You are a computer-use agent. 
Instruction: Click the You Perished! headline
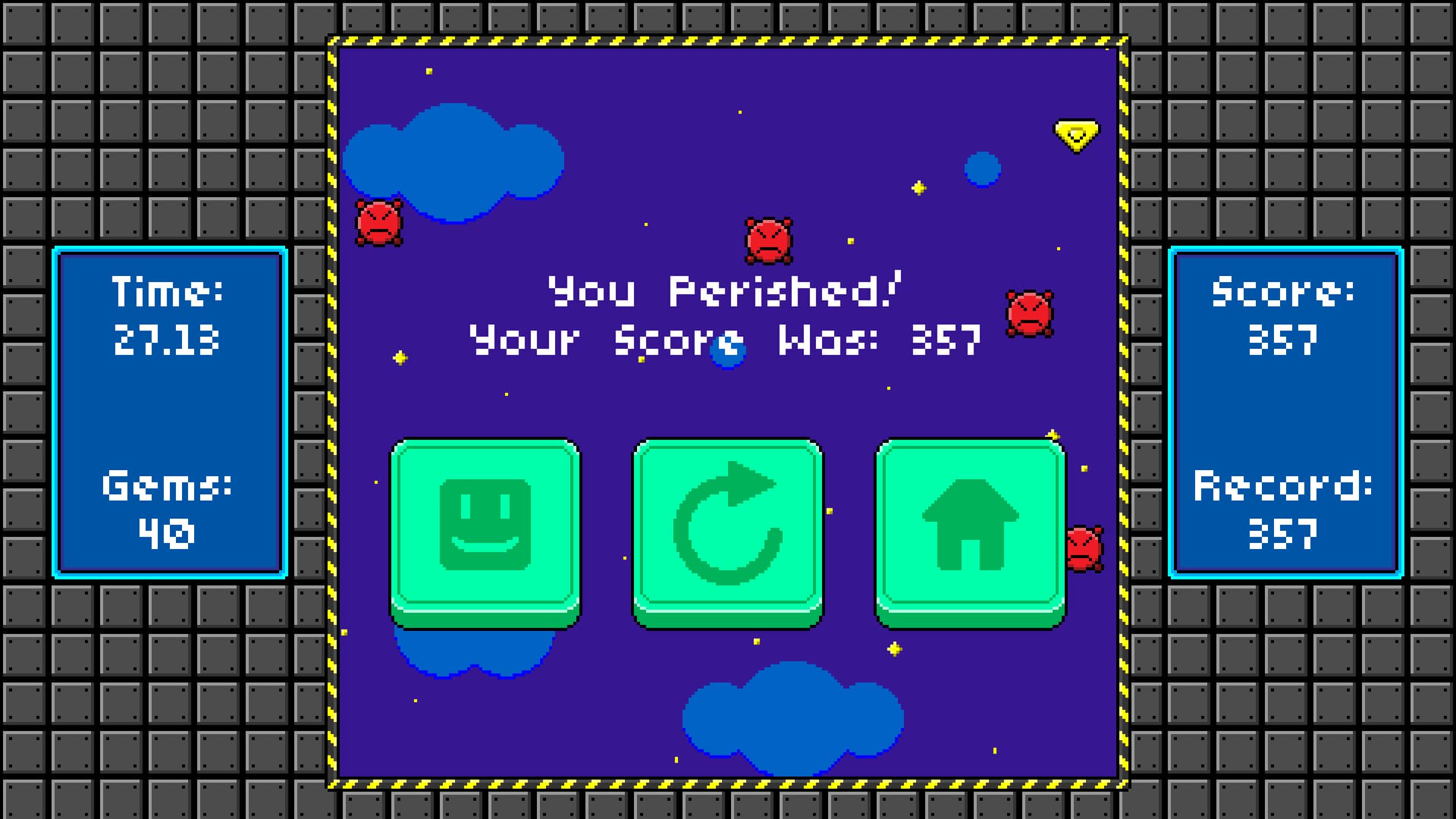click(723, 293)
